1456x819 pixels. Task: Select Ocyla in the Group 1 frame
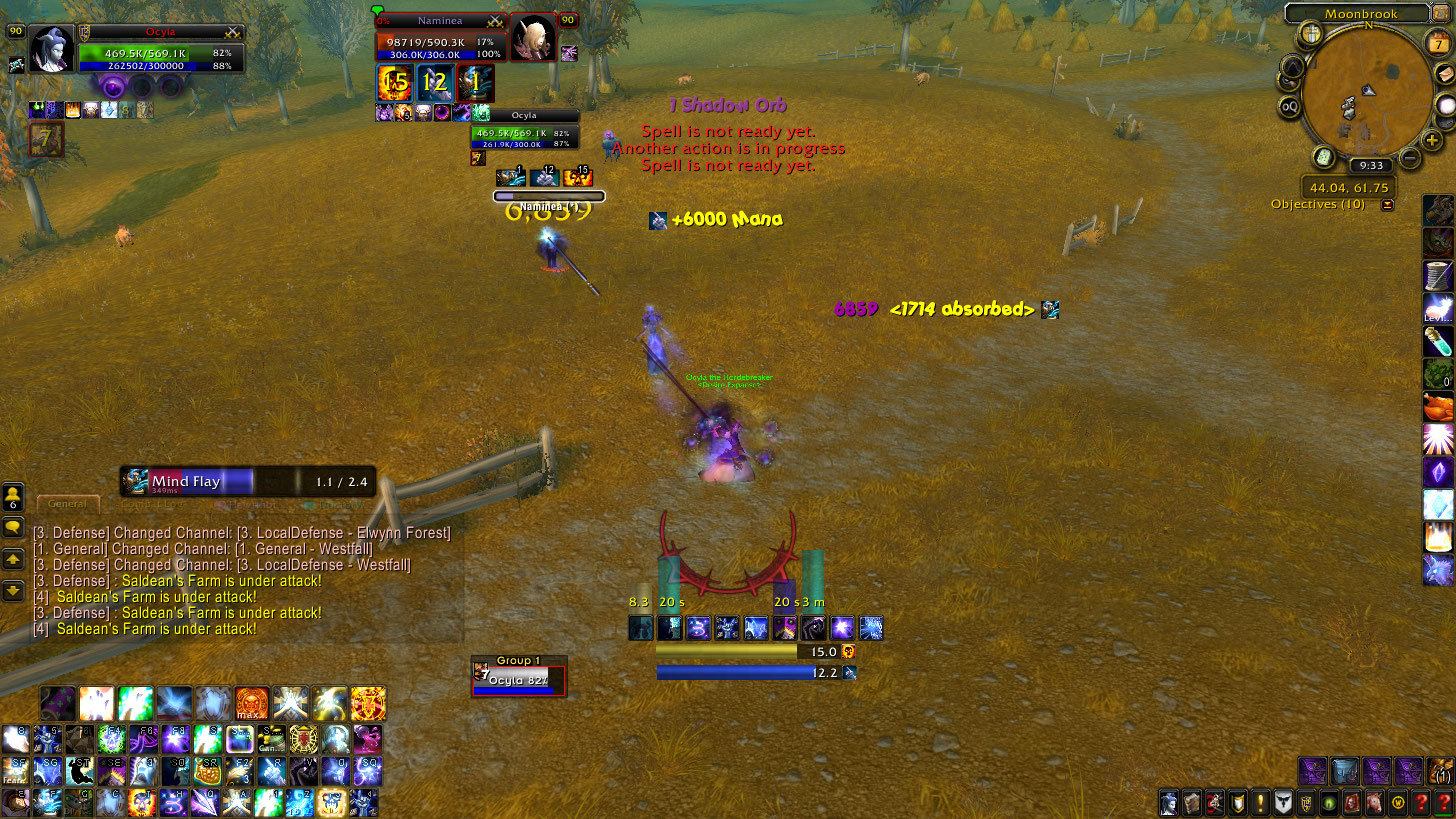tap(518, 681)
